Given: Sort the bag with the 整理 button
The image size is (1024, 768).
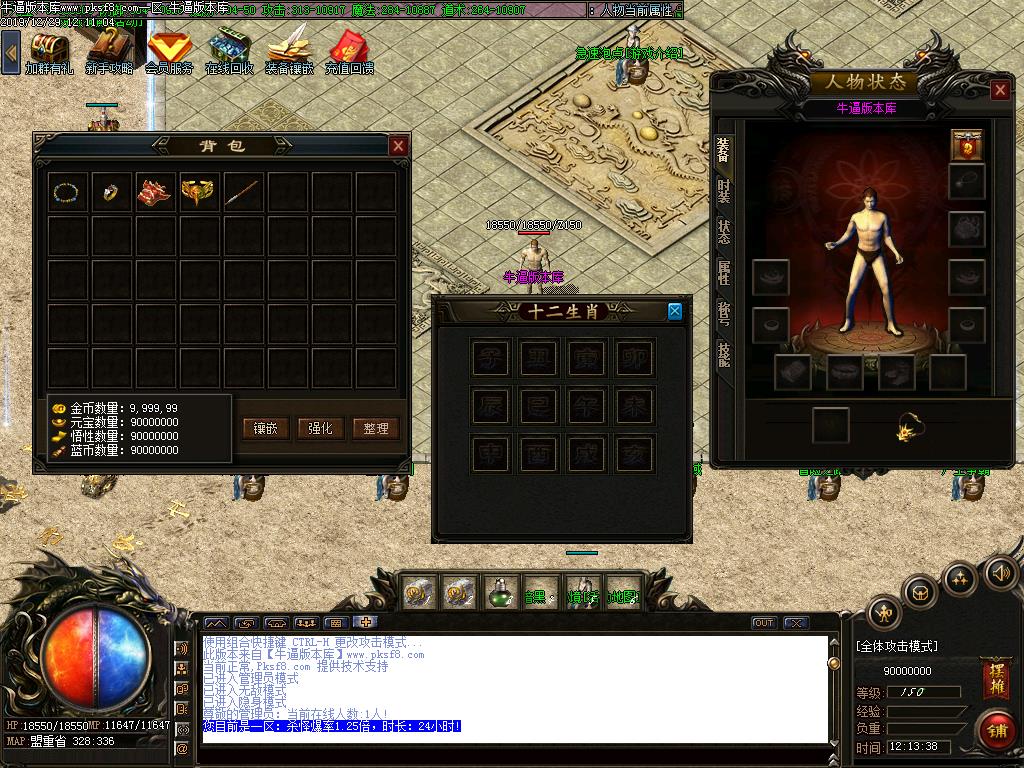Looking at the screenshot, I should tap(376, 428).
